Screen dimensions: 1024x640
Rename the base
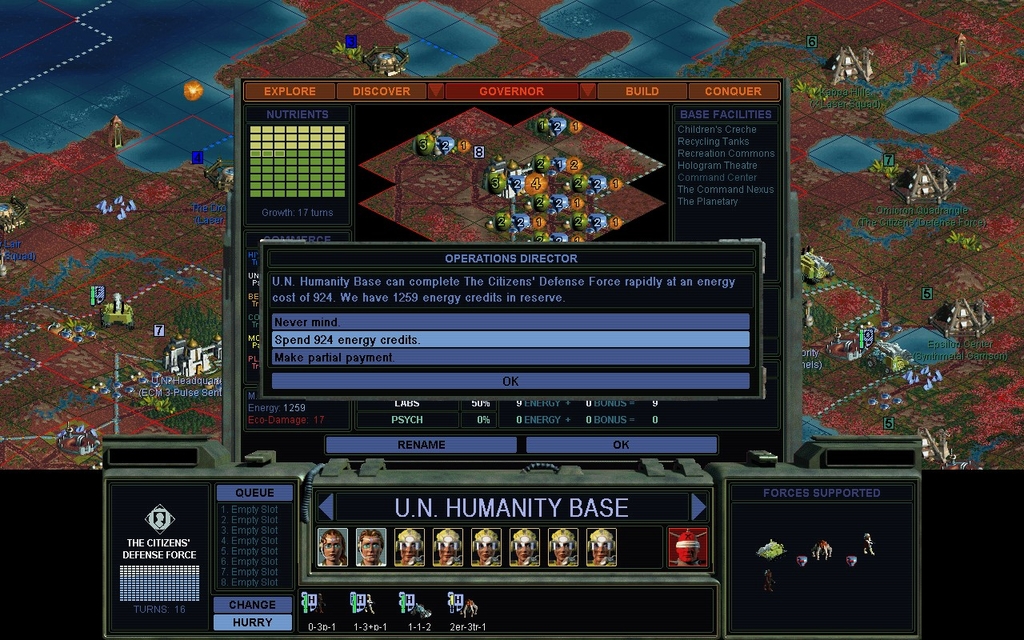[421, 445]
